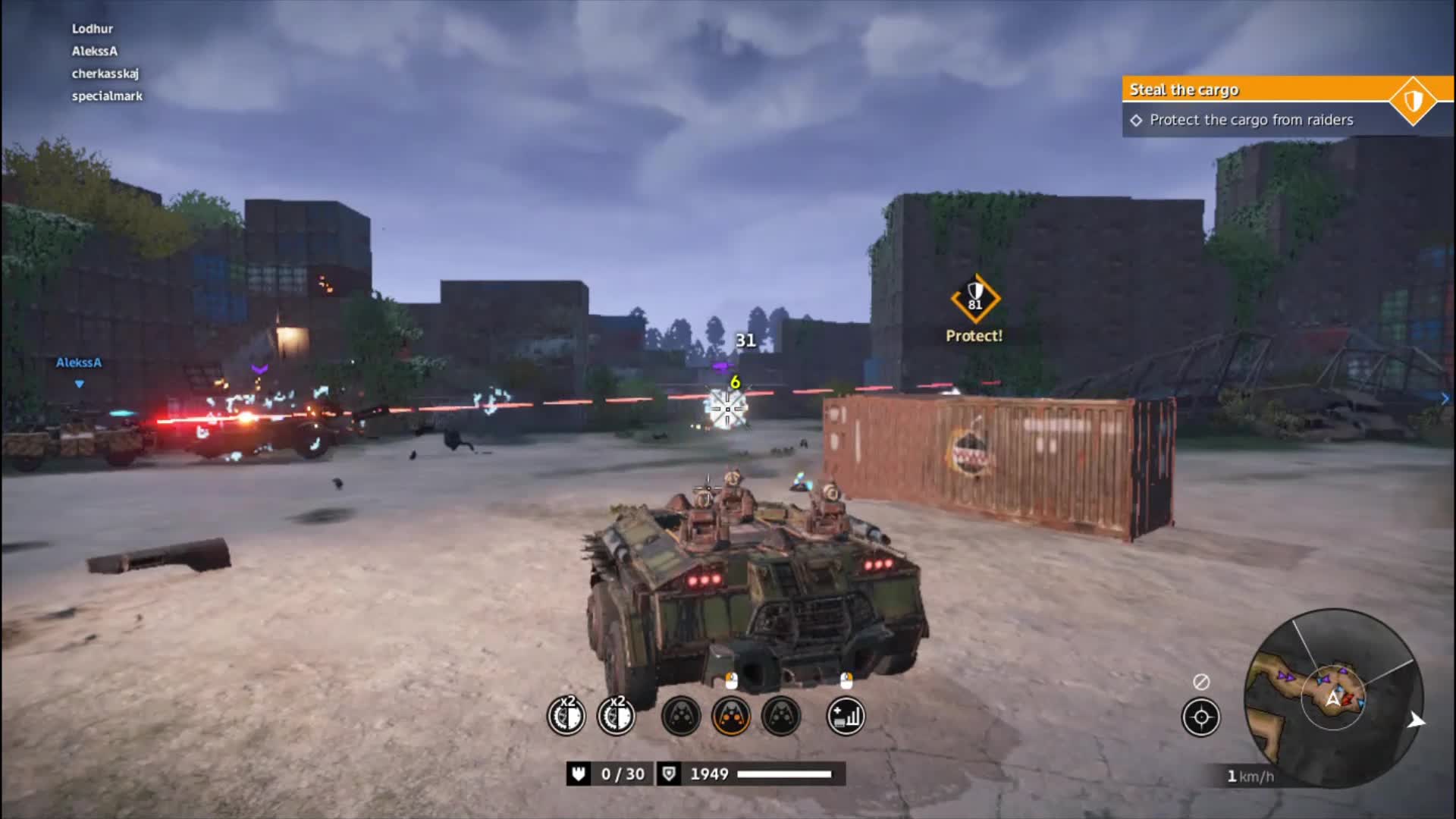Select the second x2 gear module icon

pyautogui.click(x=617, y=717)
